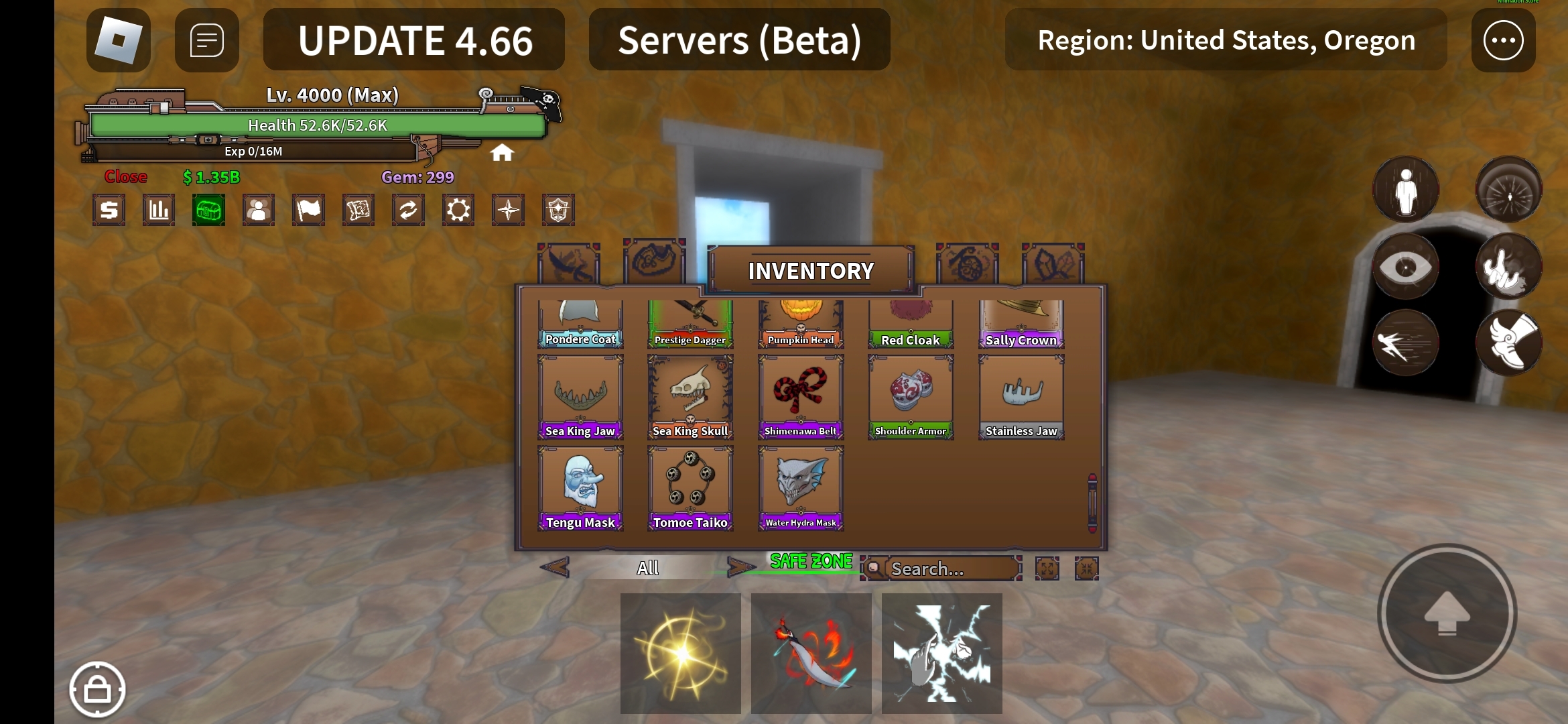Viewport: 1568px width, 724px height.
Task: Go to next inventory category arrow
Action: pos(741,568)
